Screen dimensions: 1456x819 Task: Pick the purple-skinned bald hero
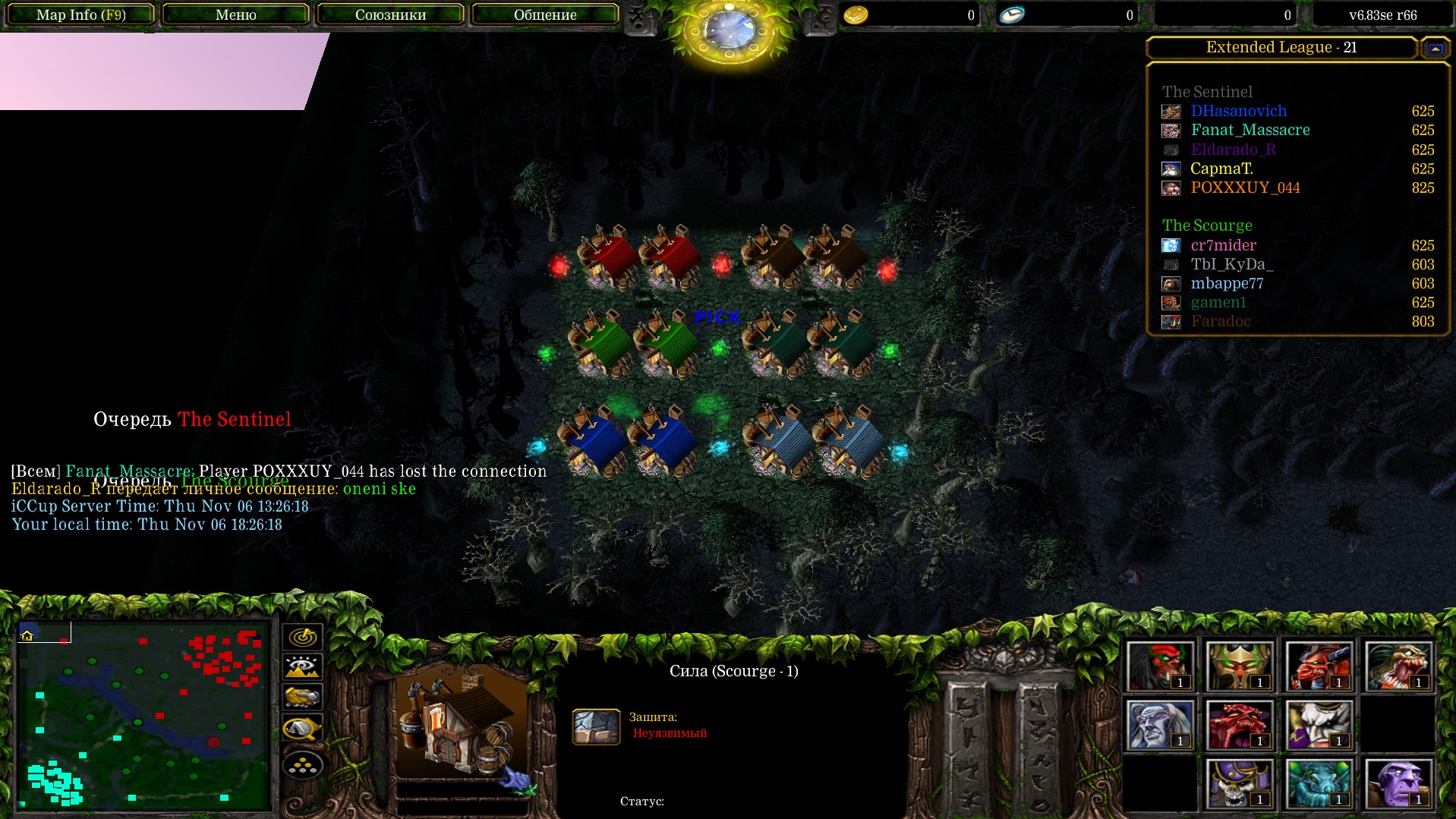(1398, 783)
